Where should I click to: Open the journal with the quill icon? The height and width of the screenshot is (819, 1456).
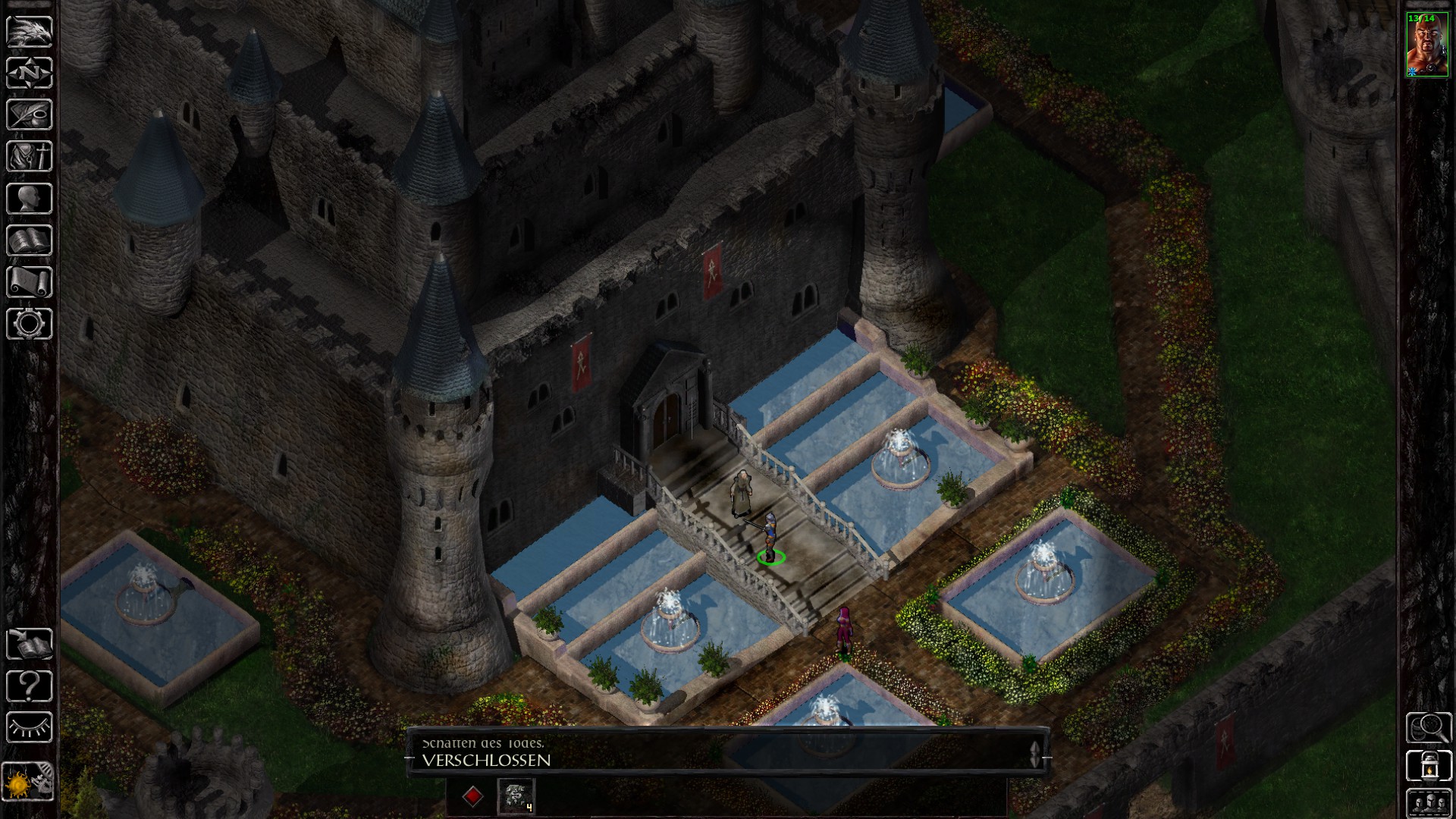click(30, 115)
